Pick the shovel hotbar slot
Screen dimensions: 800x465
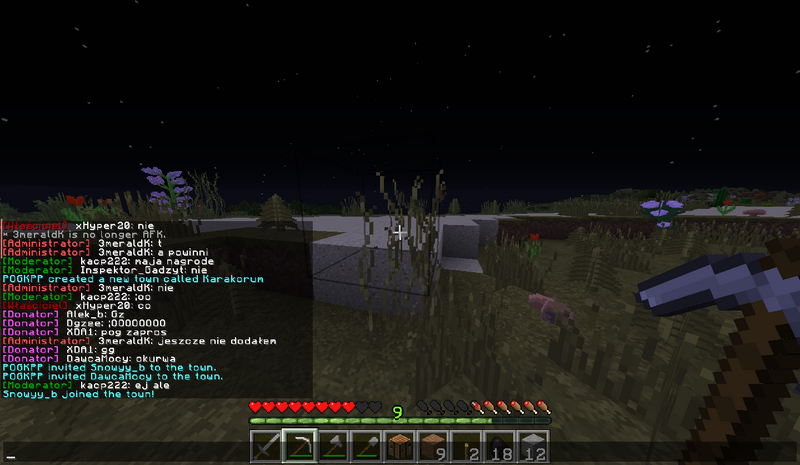pyautogui.click(x=366, y=448)
